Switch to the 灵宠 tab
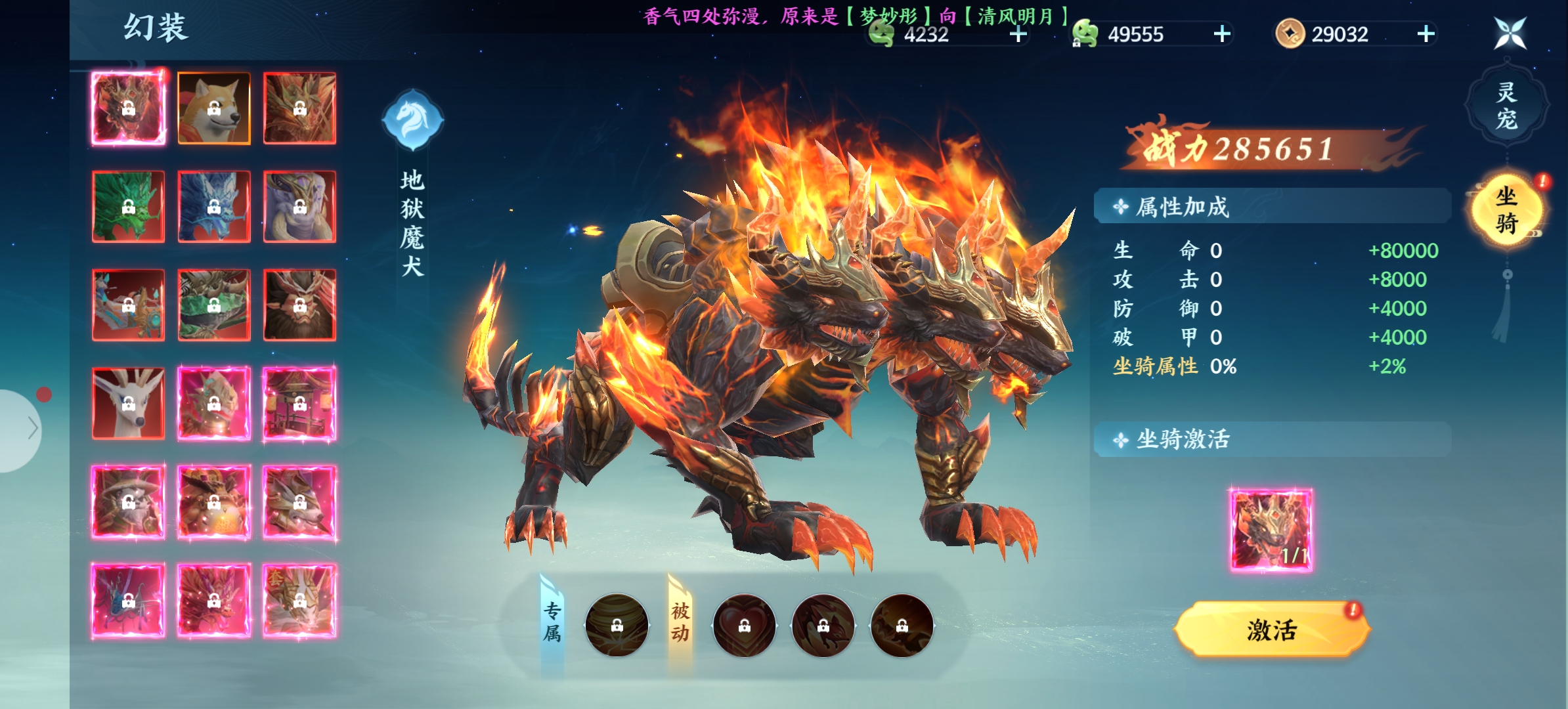Image resolution: width=1568 pixels, height=709 pixels. (x=1506, y=105)
